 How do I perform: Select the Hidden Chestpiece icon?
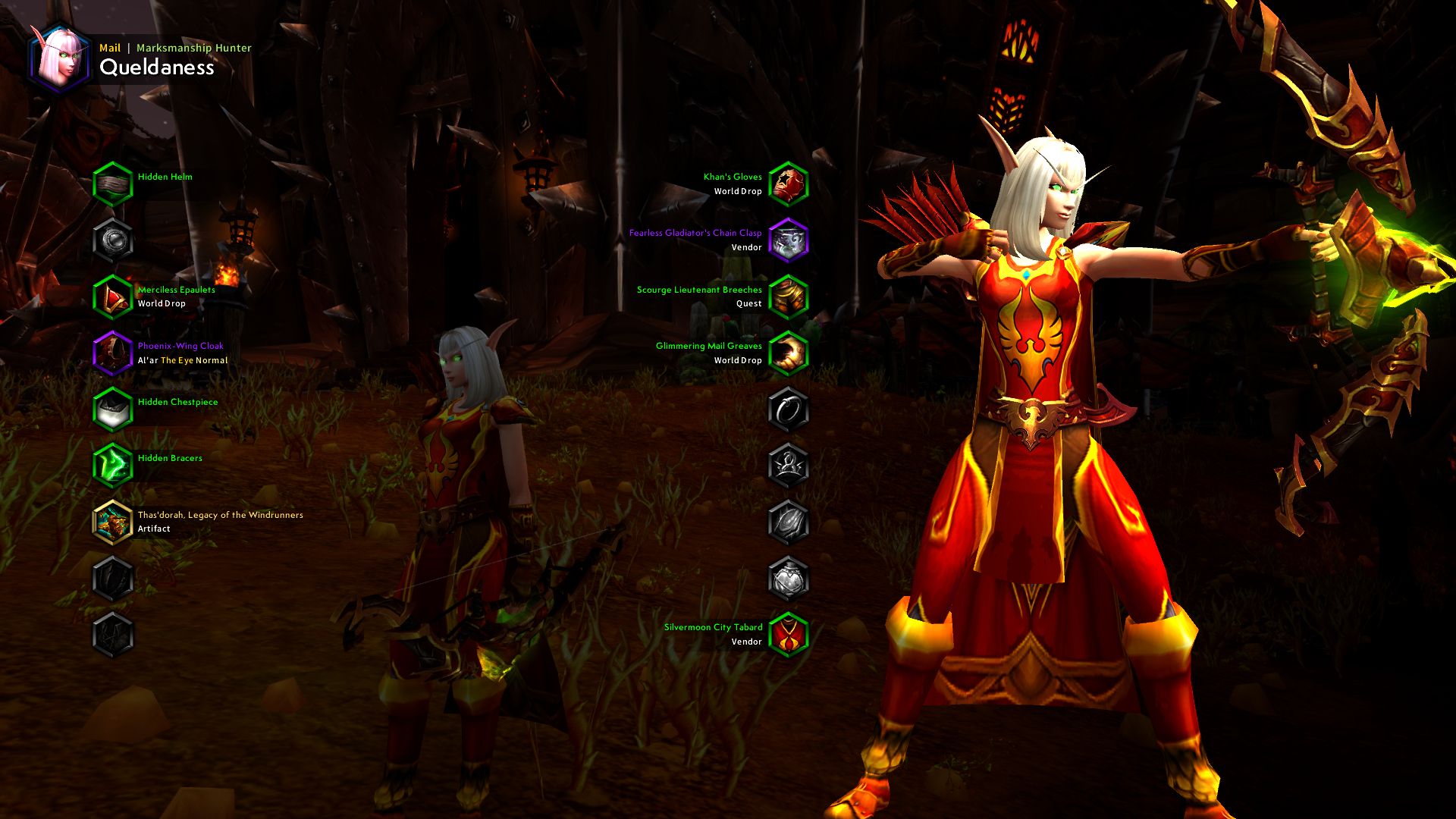click(113, 407)
